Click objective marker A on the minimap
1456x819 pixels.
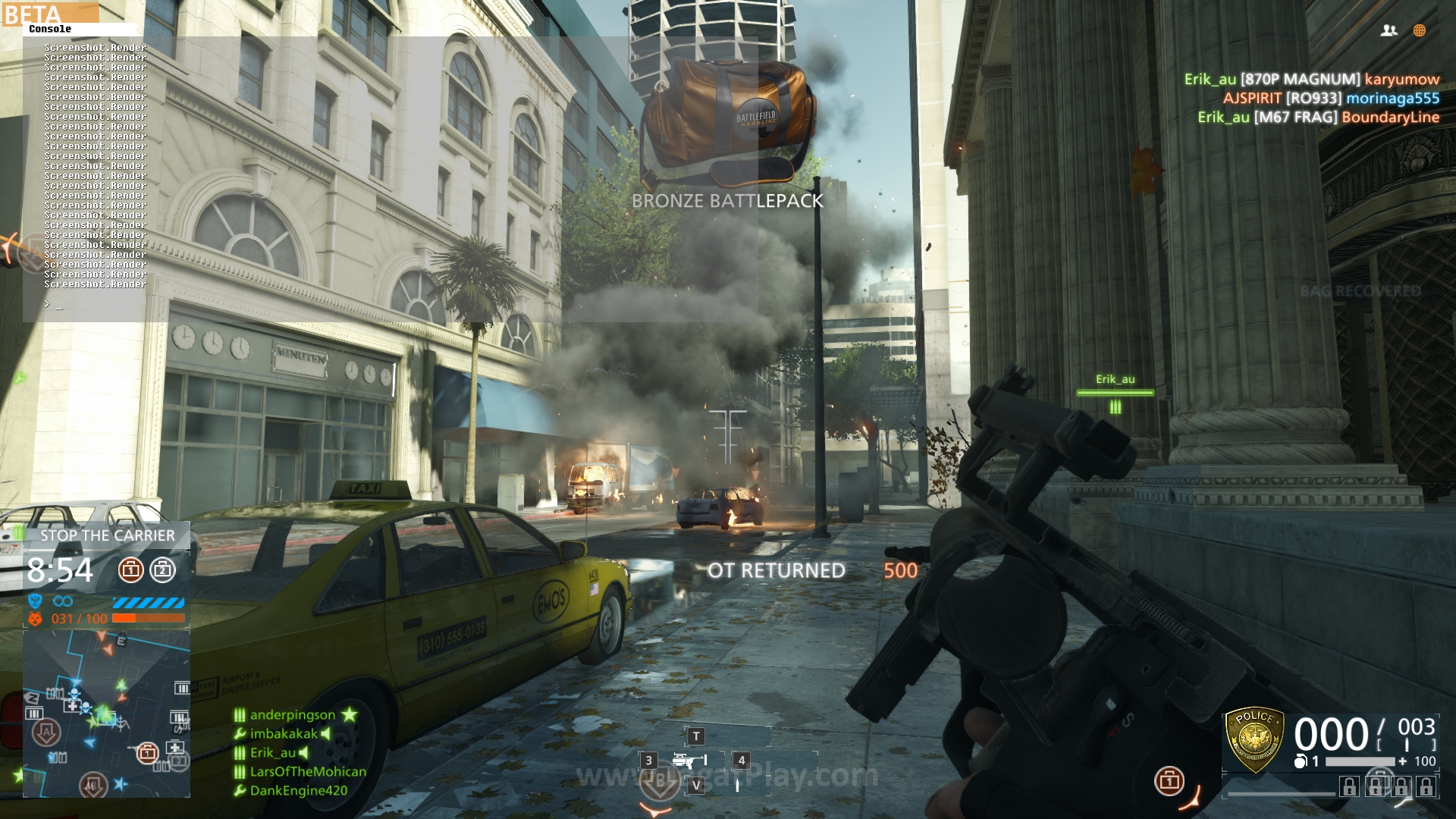point(48,732)
